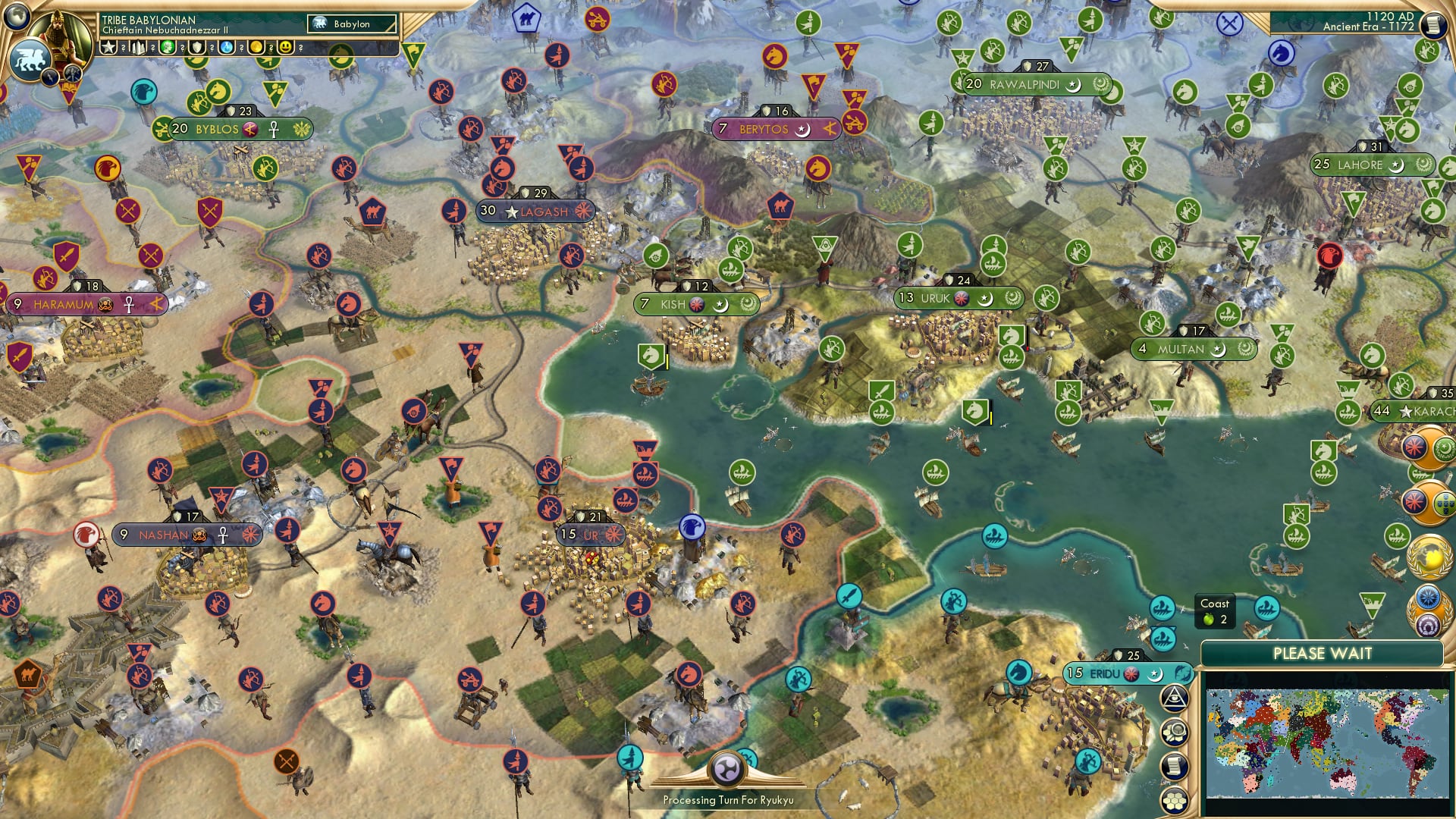Open the happiness smiley indicator in the top bar

284,48
